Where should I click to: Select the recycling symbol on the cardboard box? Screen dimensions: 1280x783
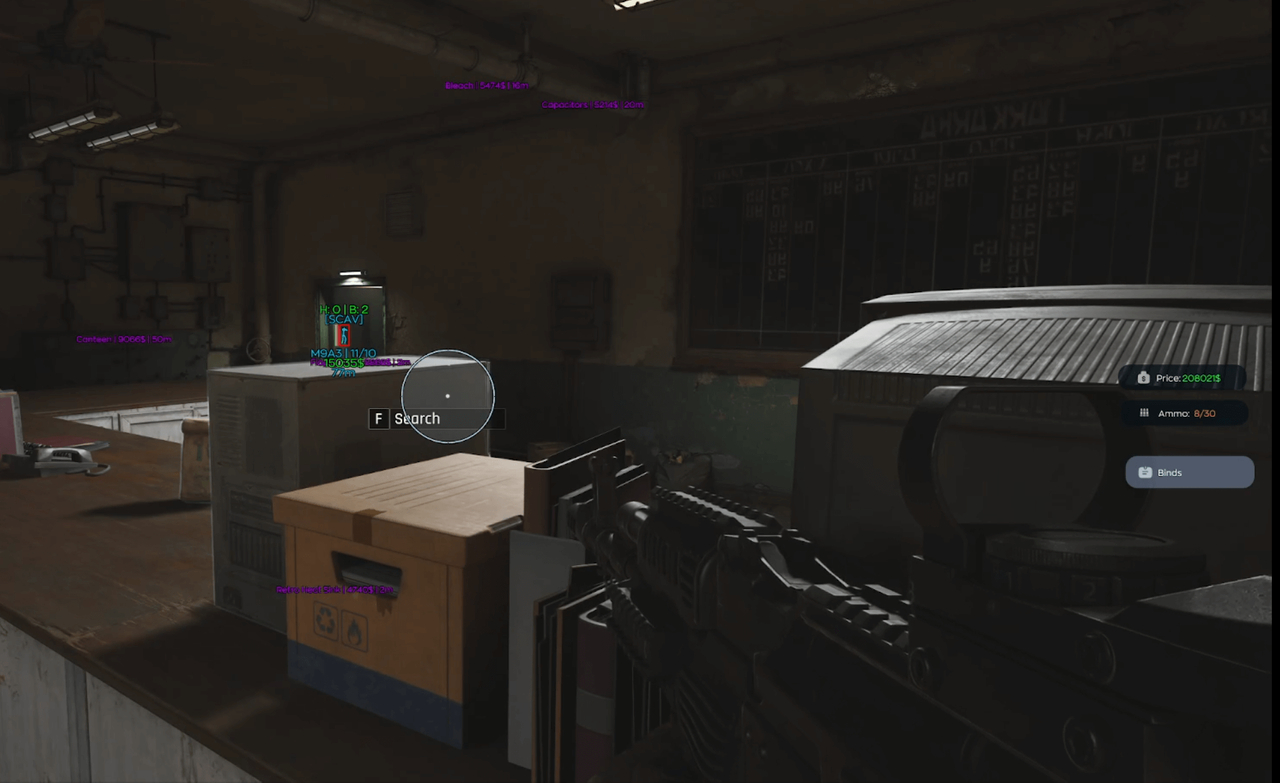324,620
